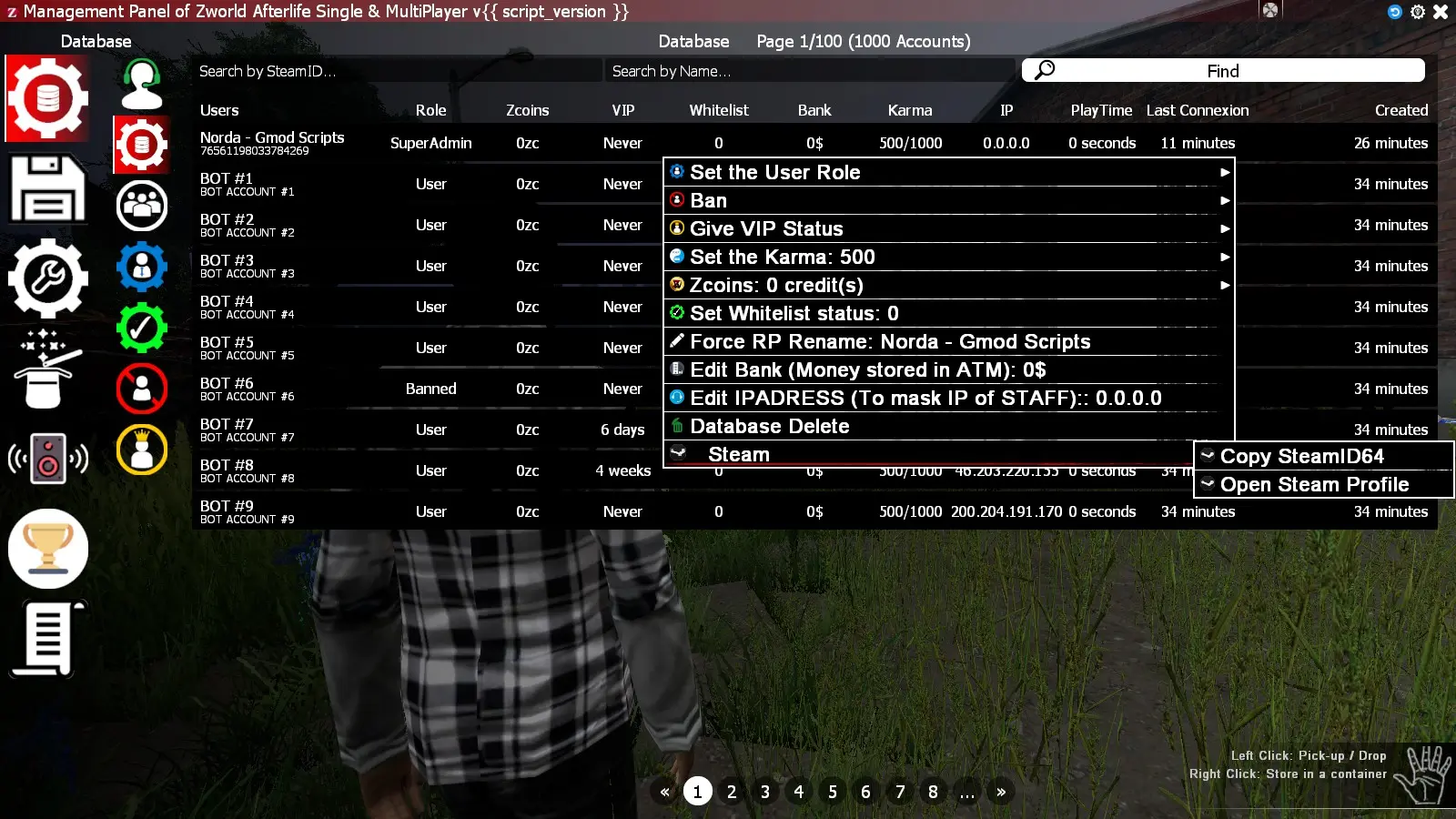1456x819 pixels.
Task: Open the group of users icon
Action: click(x=141, y=205)
